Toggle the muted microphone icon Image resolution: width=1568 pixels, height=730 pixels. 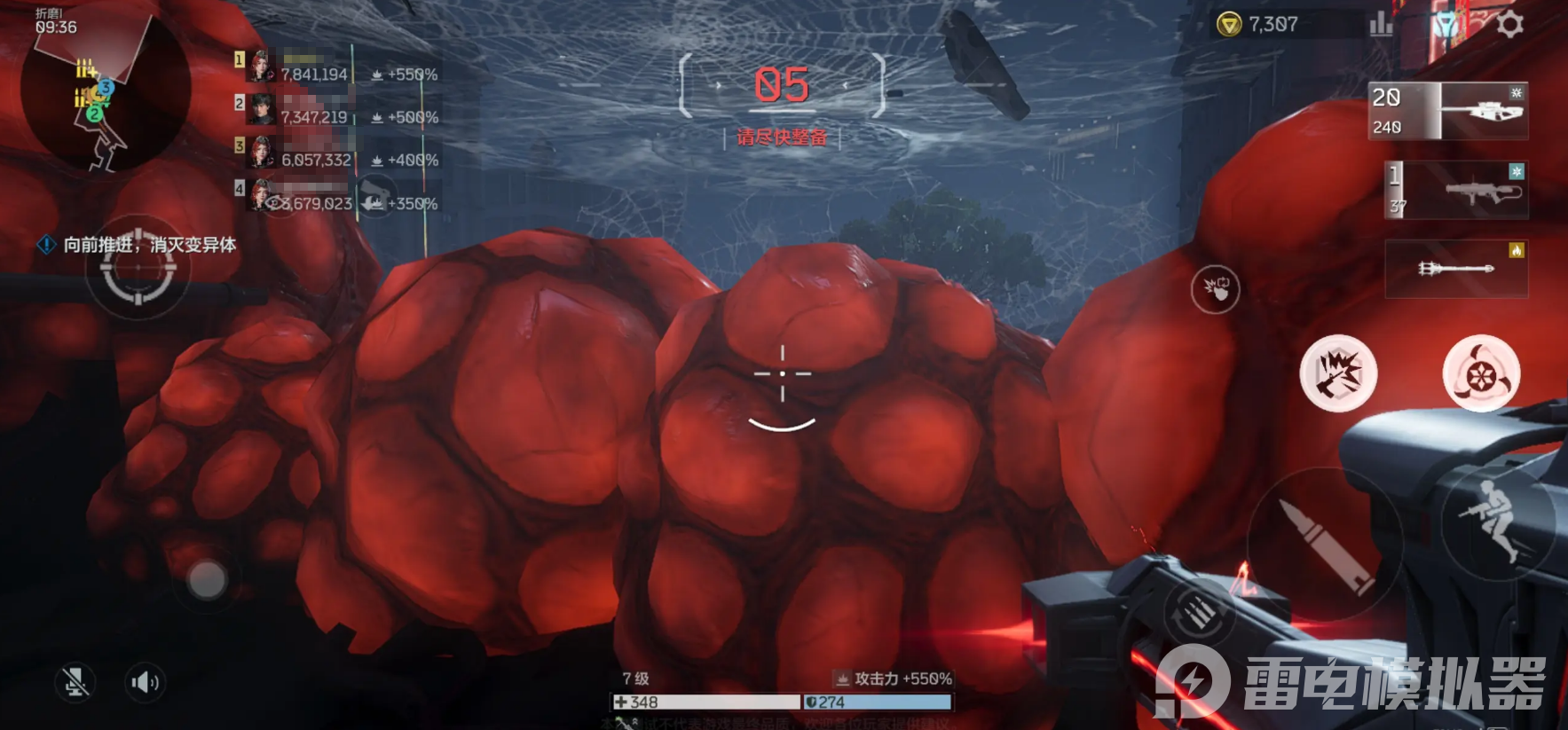(x=75, y=682)
